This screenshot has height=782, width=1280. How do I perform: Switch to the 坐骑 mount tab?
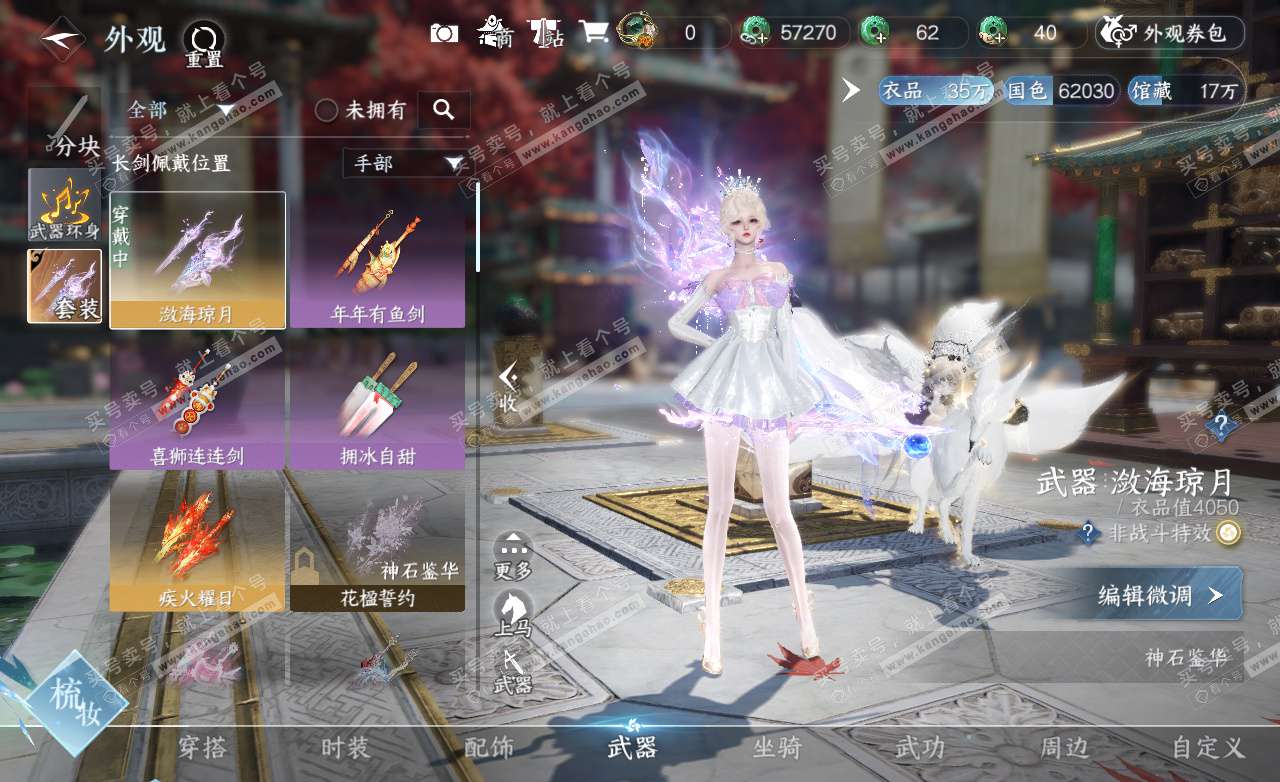776,748
